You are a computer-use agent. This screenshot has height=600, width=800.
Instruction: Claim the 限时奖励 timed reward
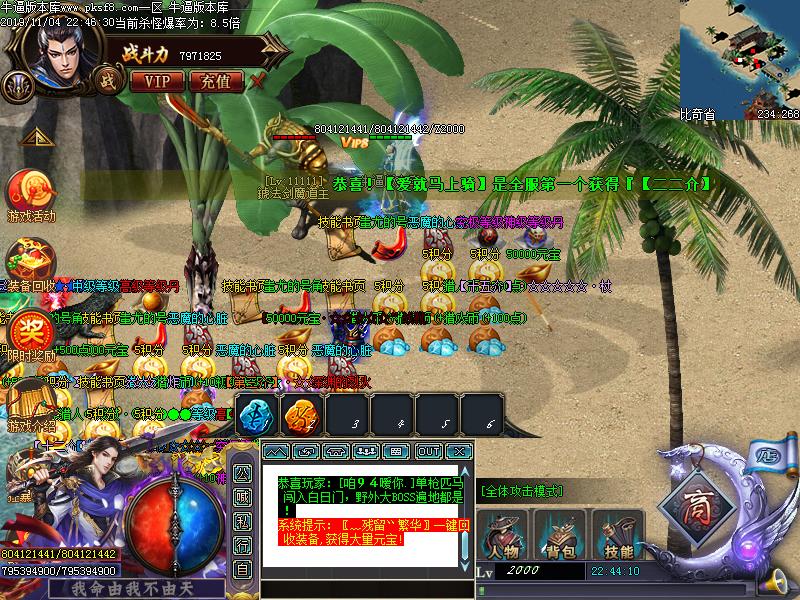tap(28, 332)
